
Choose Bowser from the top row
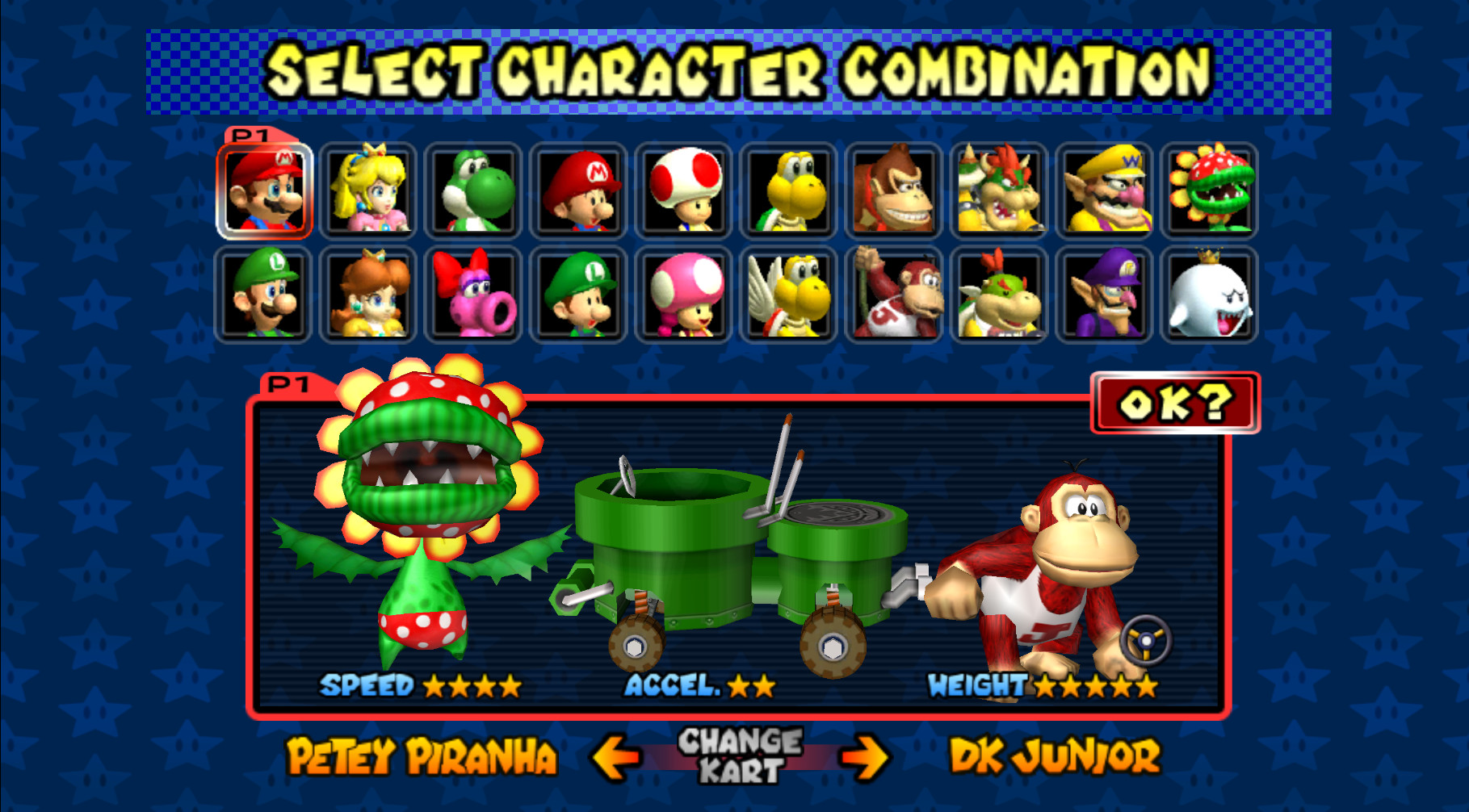pyautogui.click(x=998, y=189)
